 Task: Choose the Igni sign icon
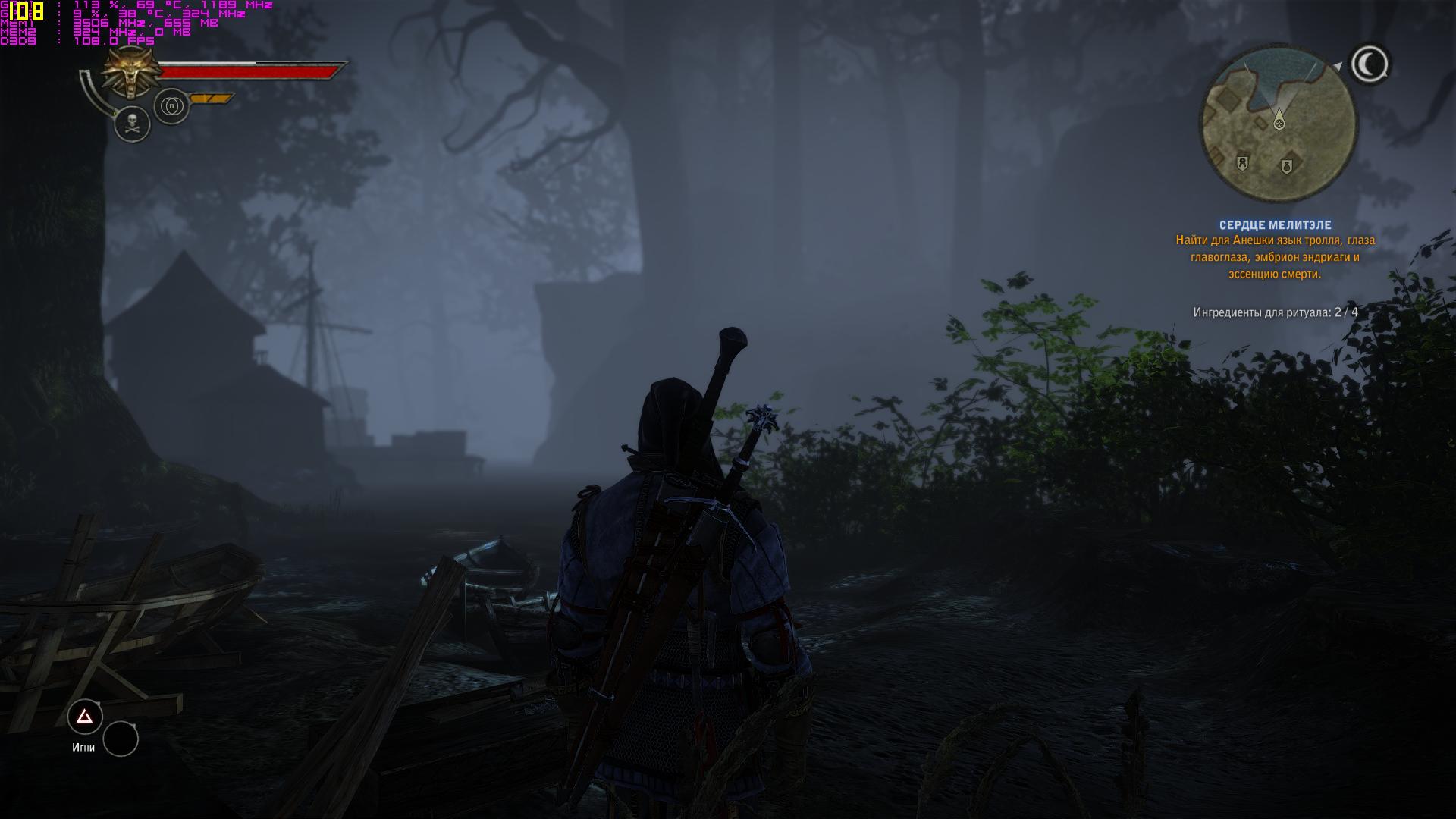point(85,717)
